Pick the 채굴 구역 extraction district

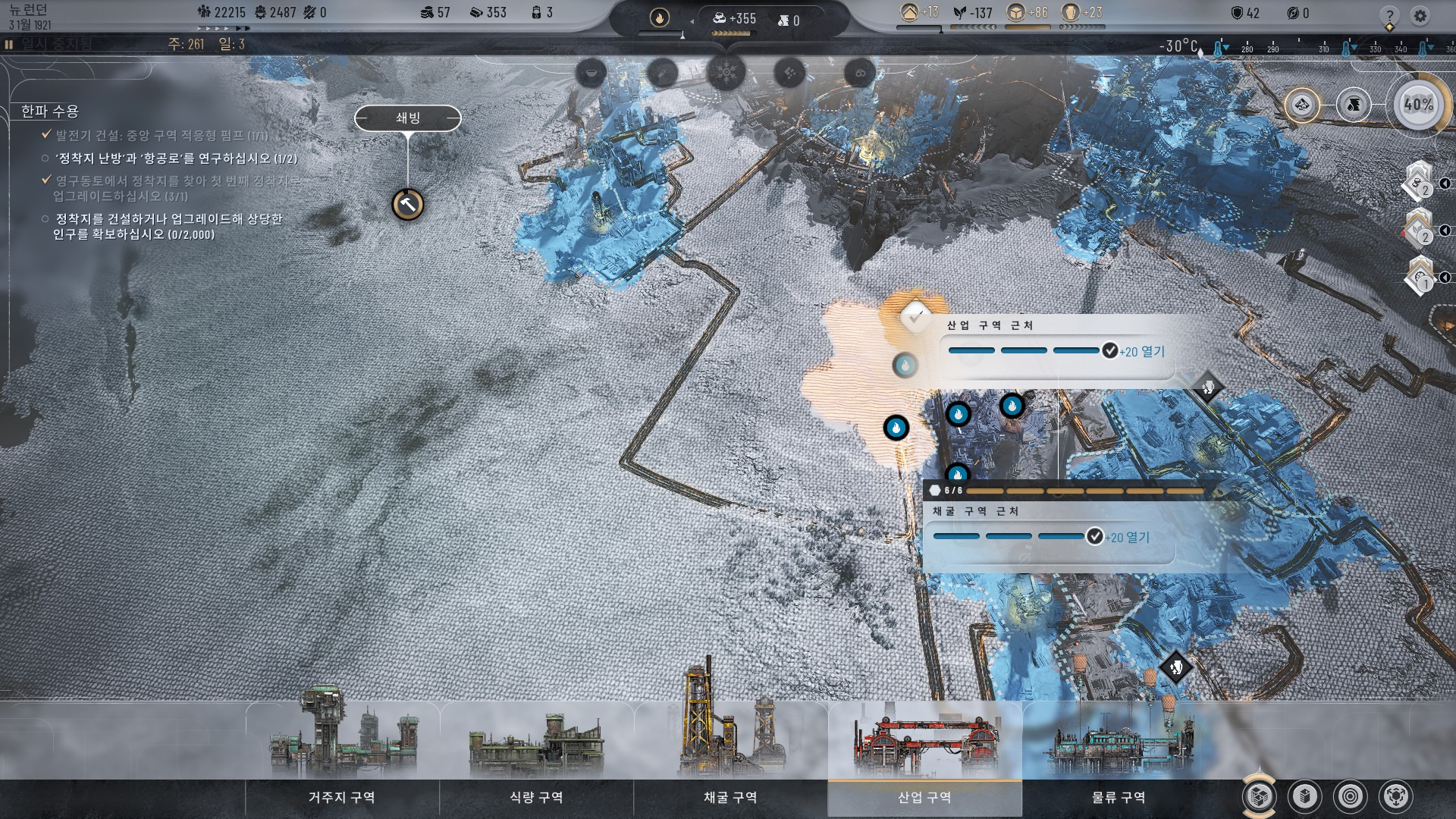click(x=730, y=797)
